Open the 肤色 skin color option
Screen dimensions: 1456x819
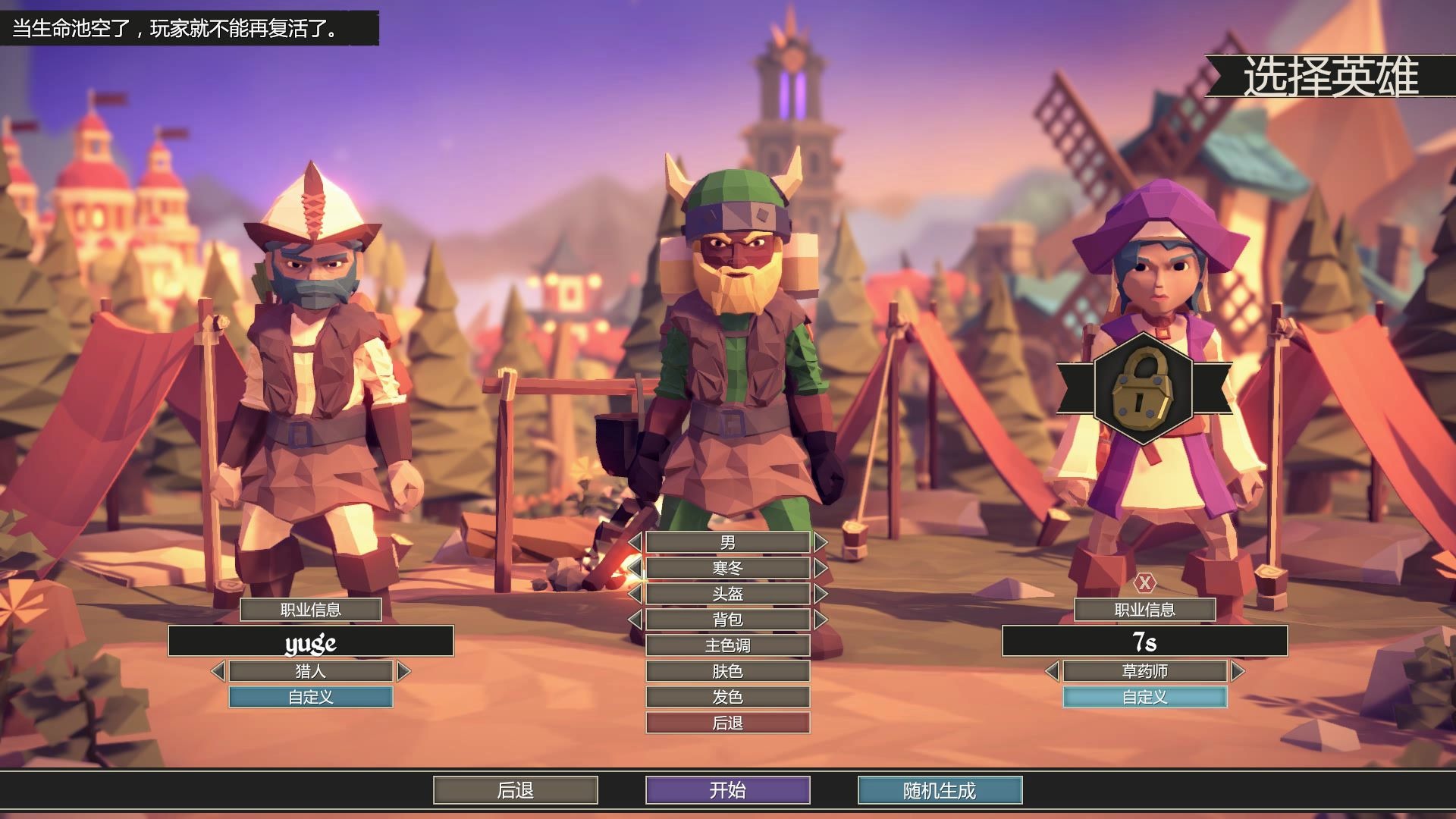point(727,671)
